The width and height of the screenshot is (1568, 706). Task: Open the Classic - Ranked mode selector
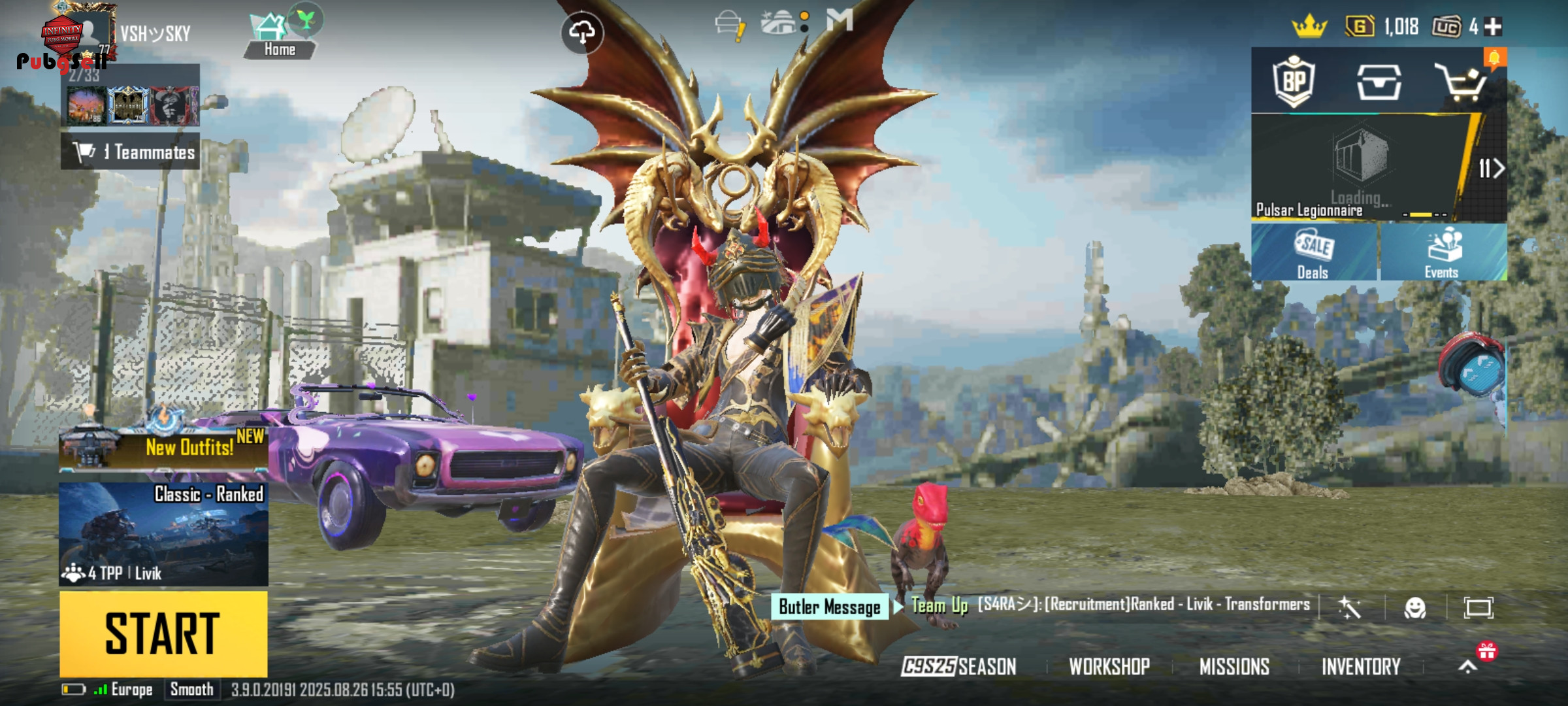point(163,533)
